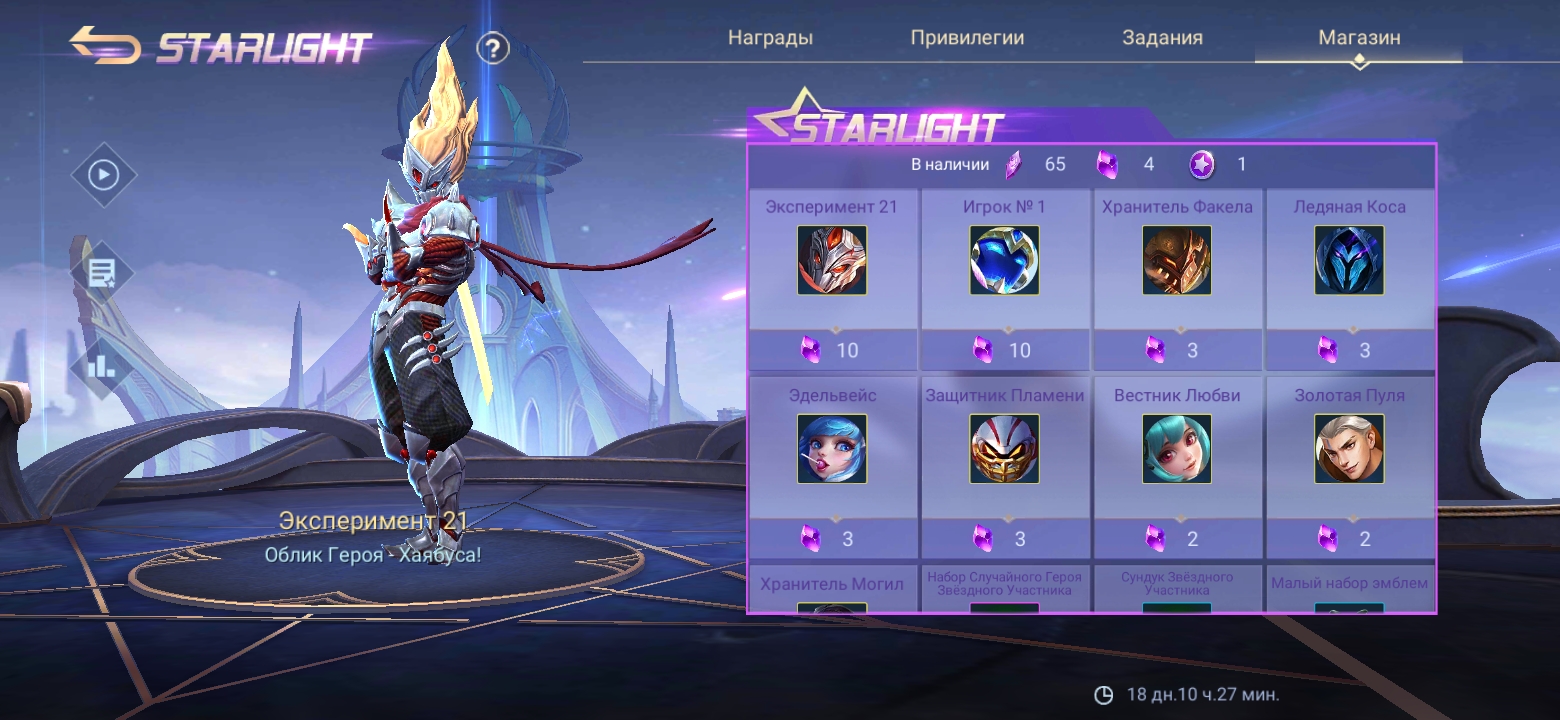Open the bar chart statistics icon
Image resolution: width=1560 pixels, height=720 pixels.
tap(103, 366)
